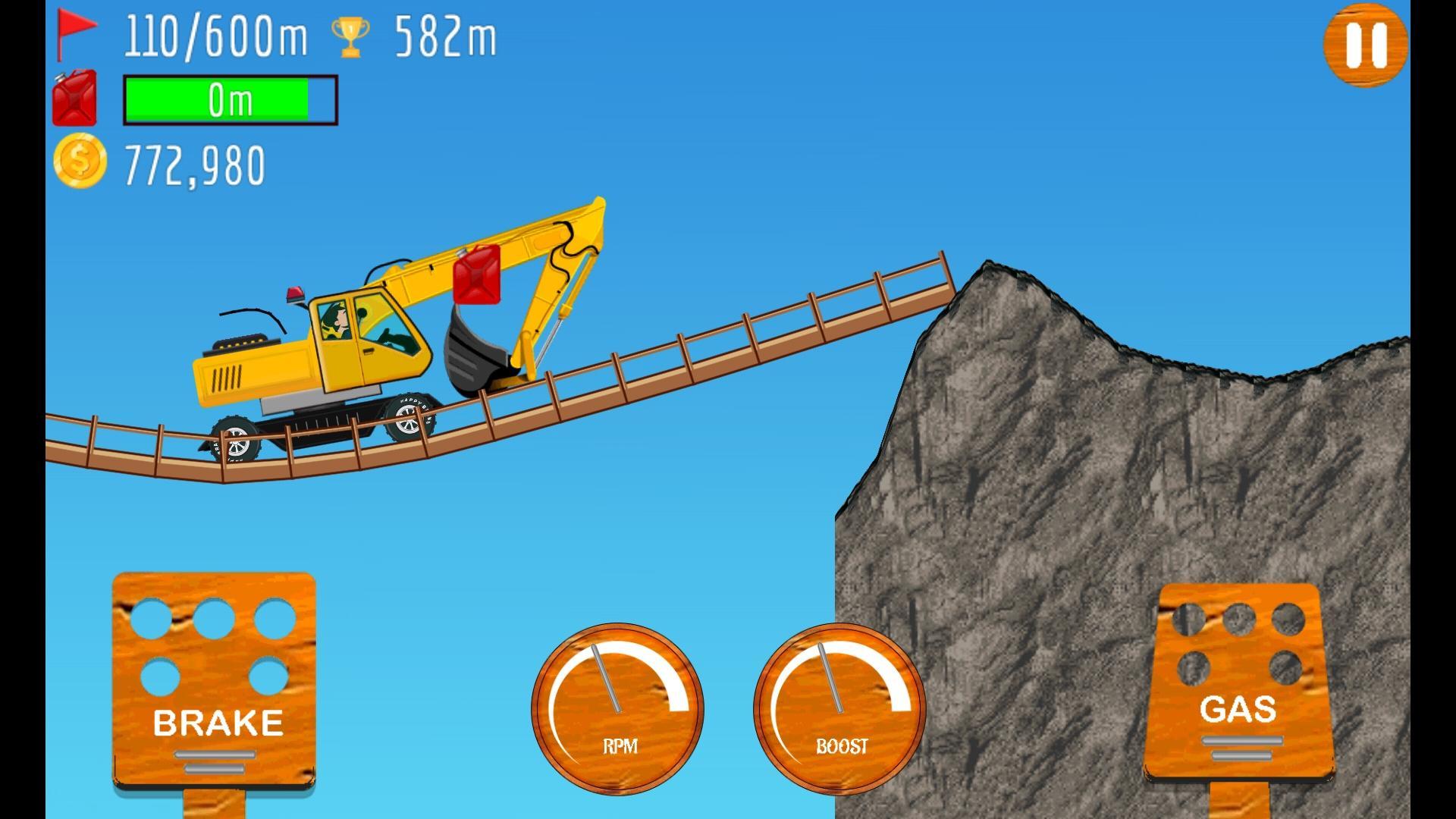
Task: Pause the game with the orange button
Action: pos(1366,45)
